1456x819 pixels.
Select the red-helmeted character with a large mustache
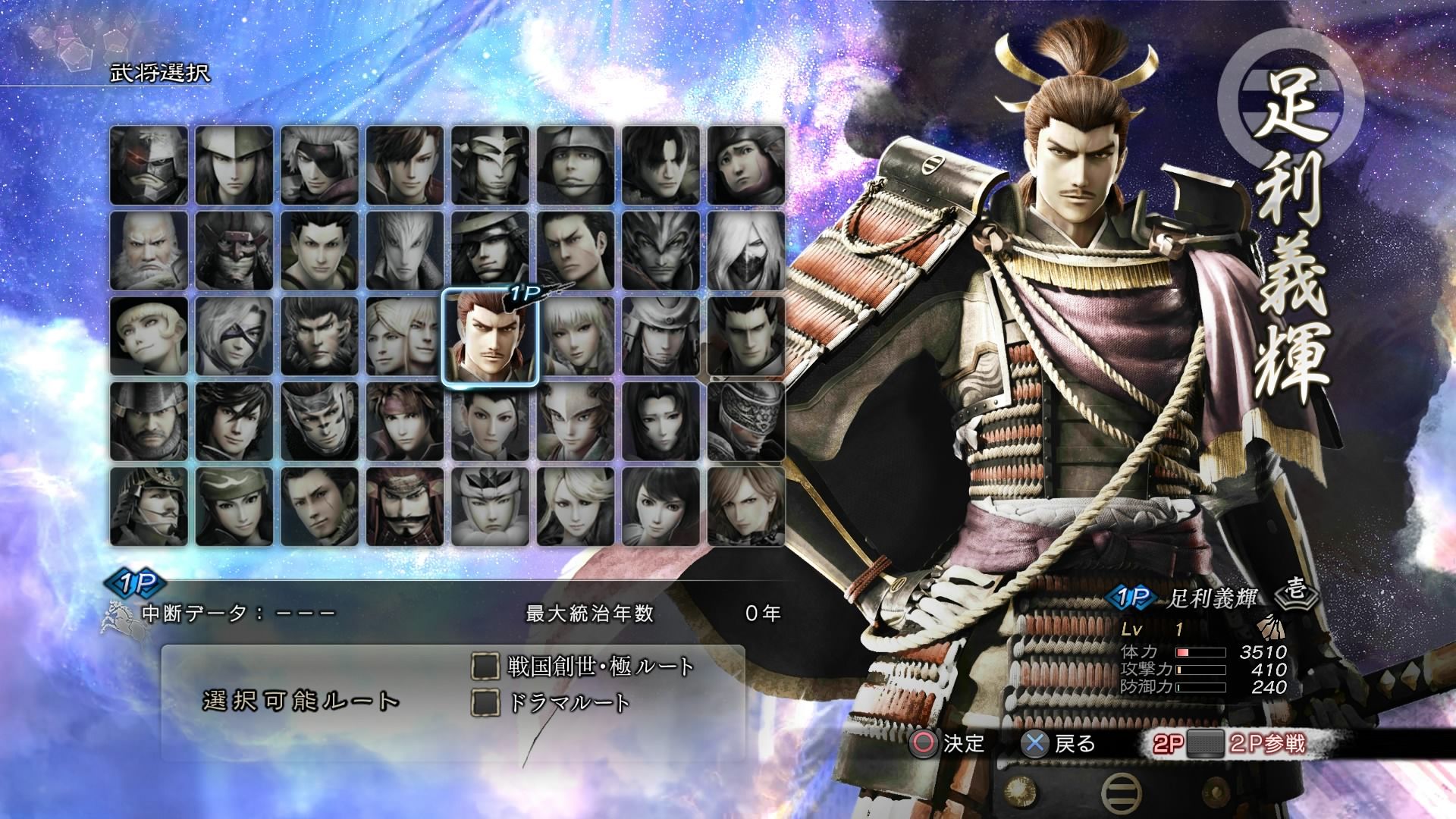(x=405, y=507)
